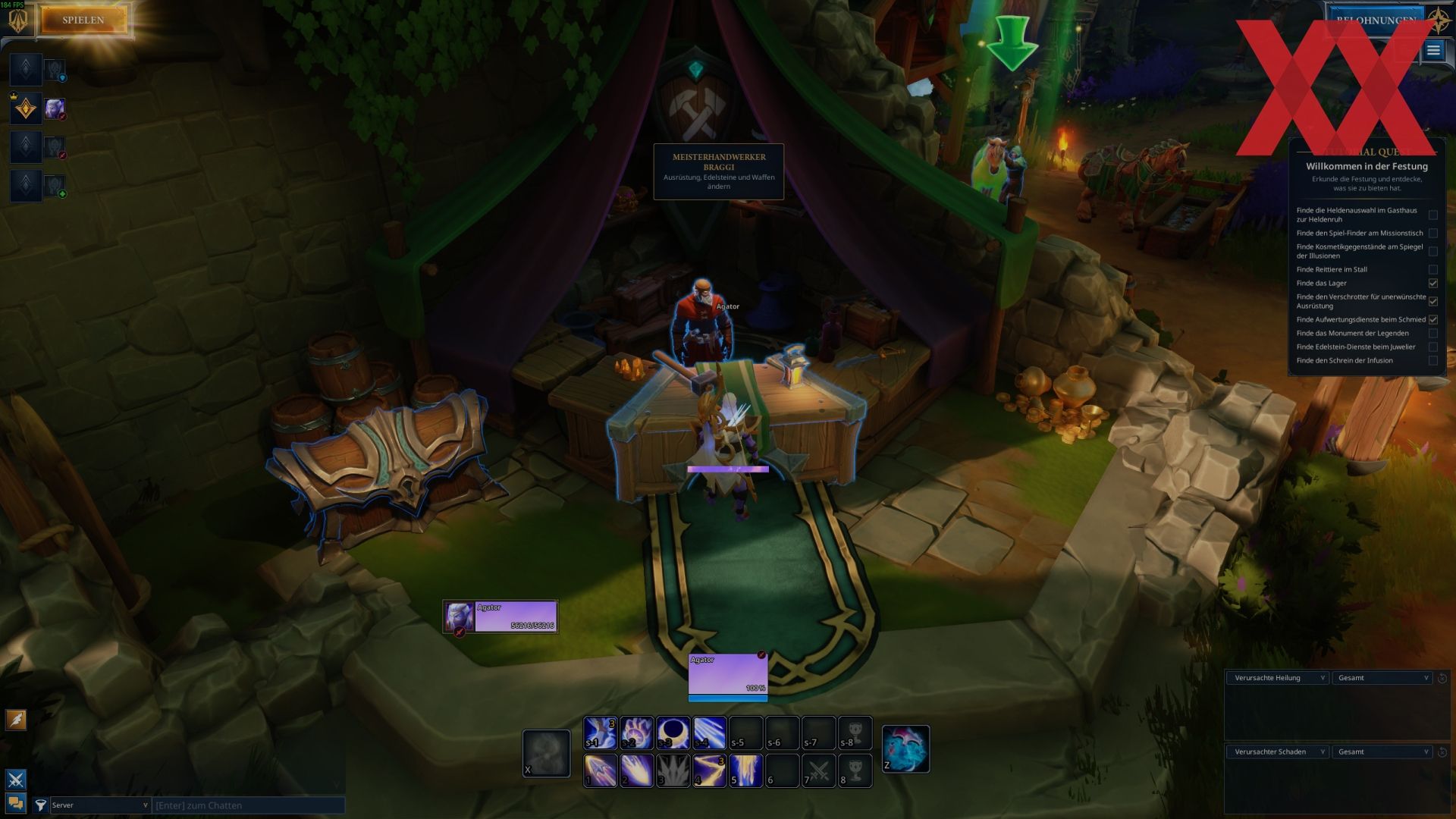Summon the blue mount with the Z icon
Screen dimensions: 1456x819
click(x=905, y=748)
